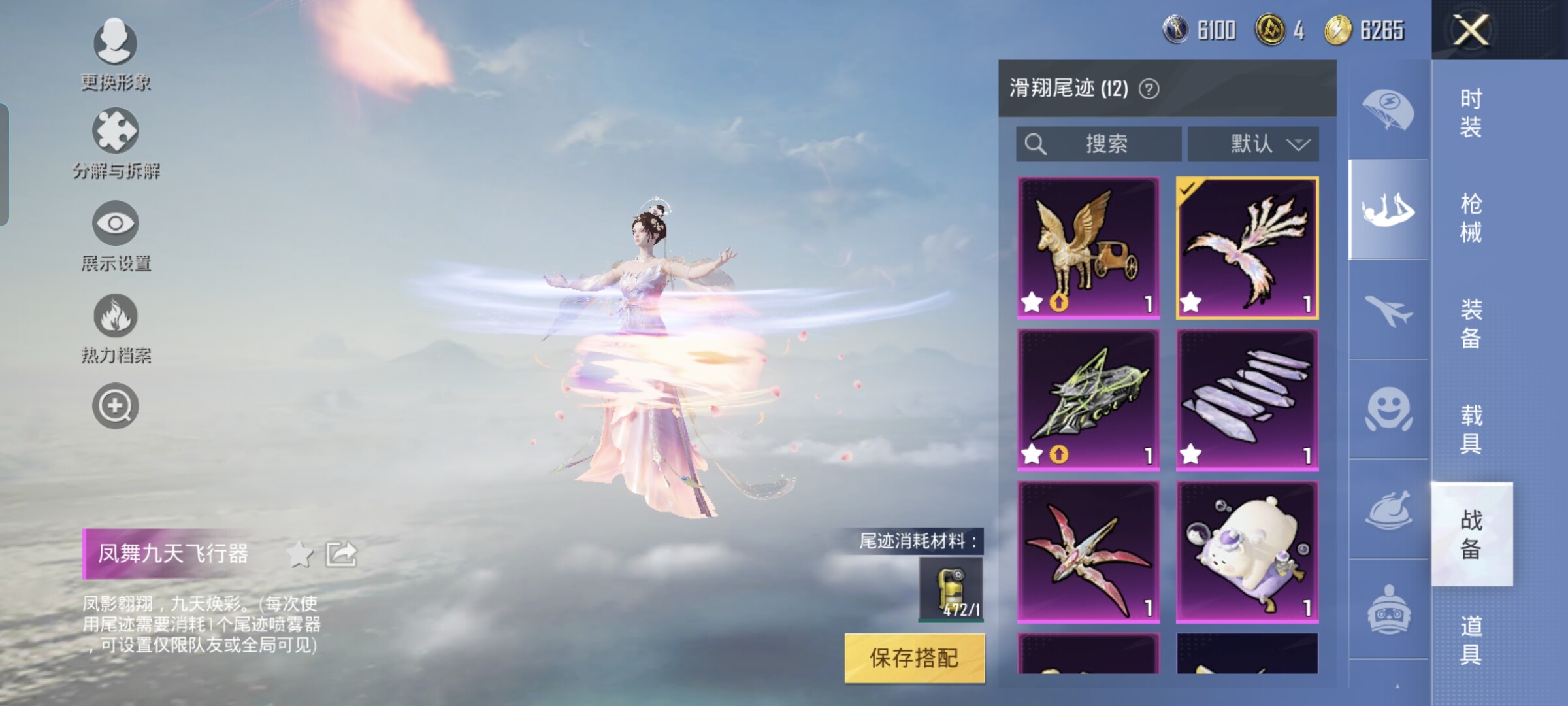Open the airplane category icon

(x=1388, y=310)
